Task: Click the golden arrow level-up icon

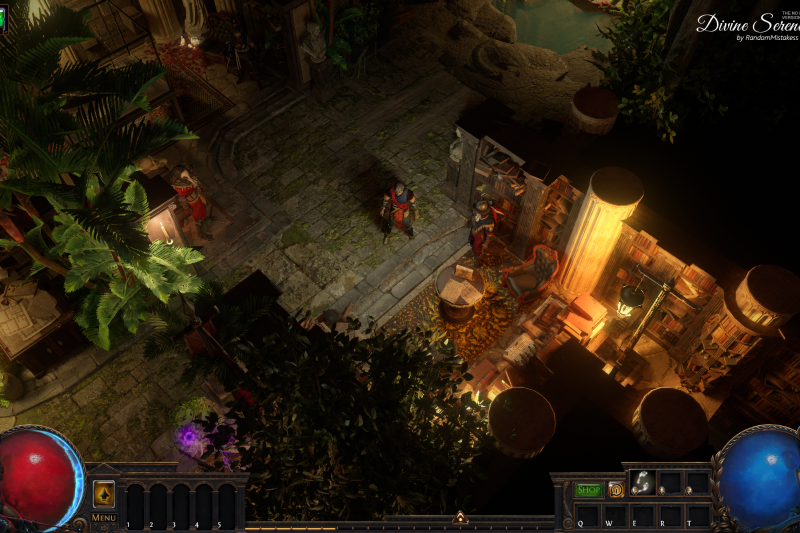Action: 104,494
